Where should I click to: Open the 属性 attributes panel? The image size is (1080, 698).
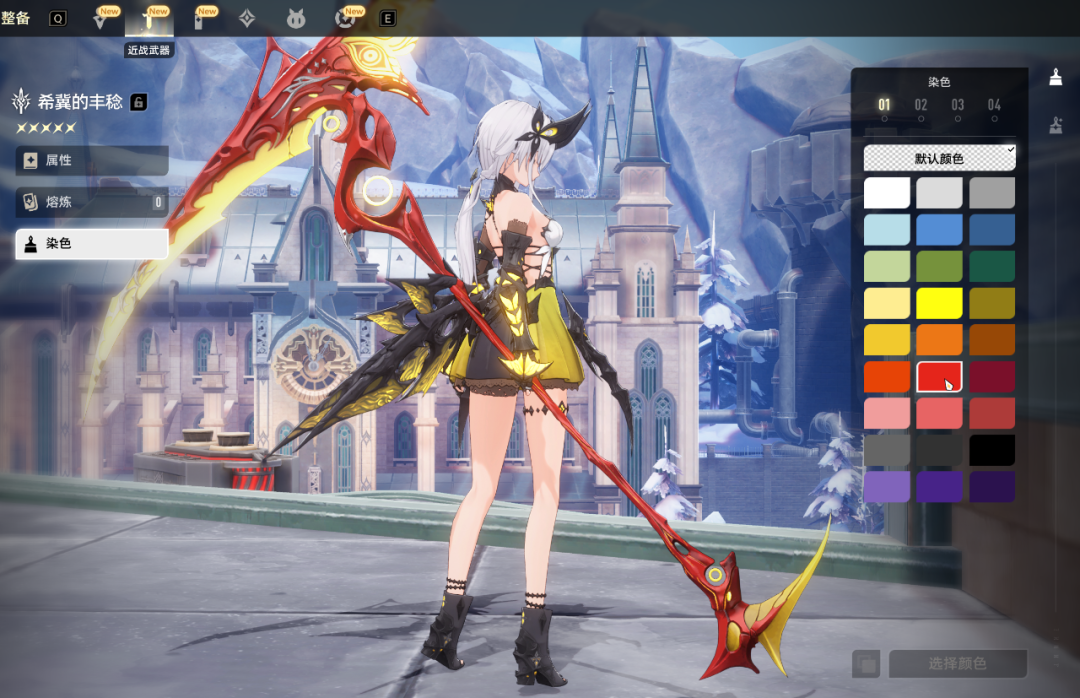tap(91, 161)
